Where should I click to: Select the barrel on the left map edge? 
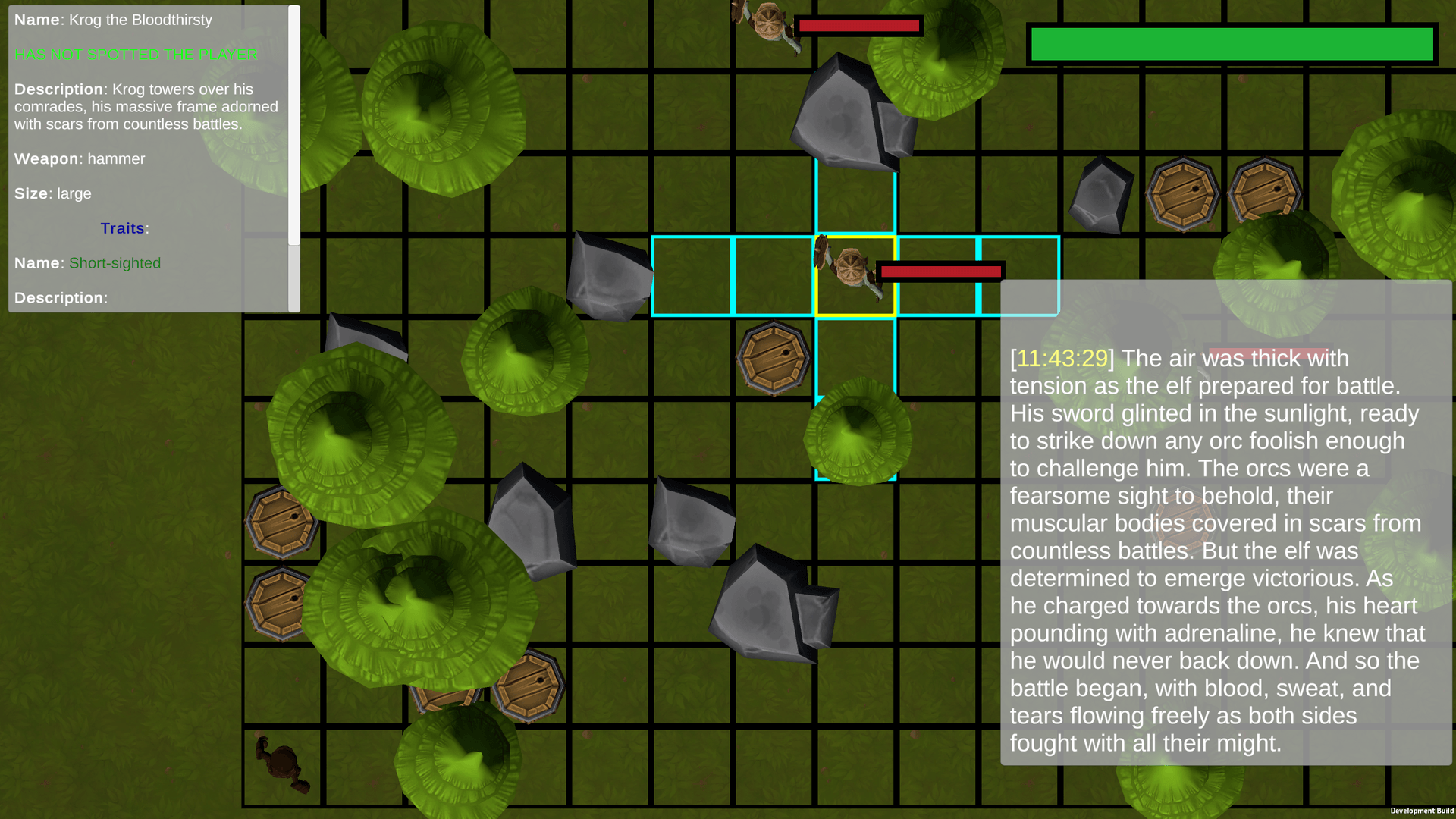click(281, 523)
